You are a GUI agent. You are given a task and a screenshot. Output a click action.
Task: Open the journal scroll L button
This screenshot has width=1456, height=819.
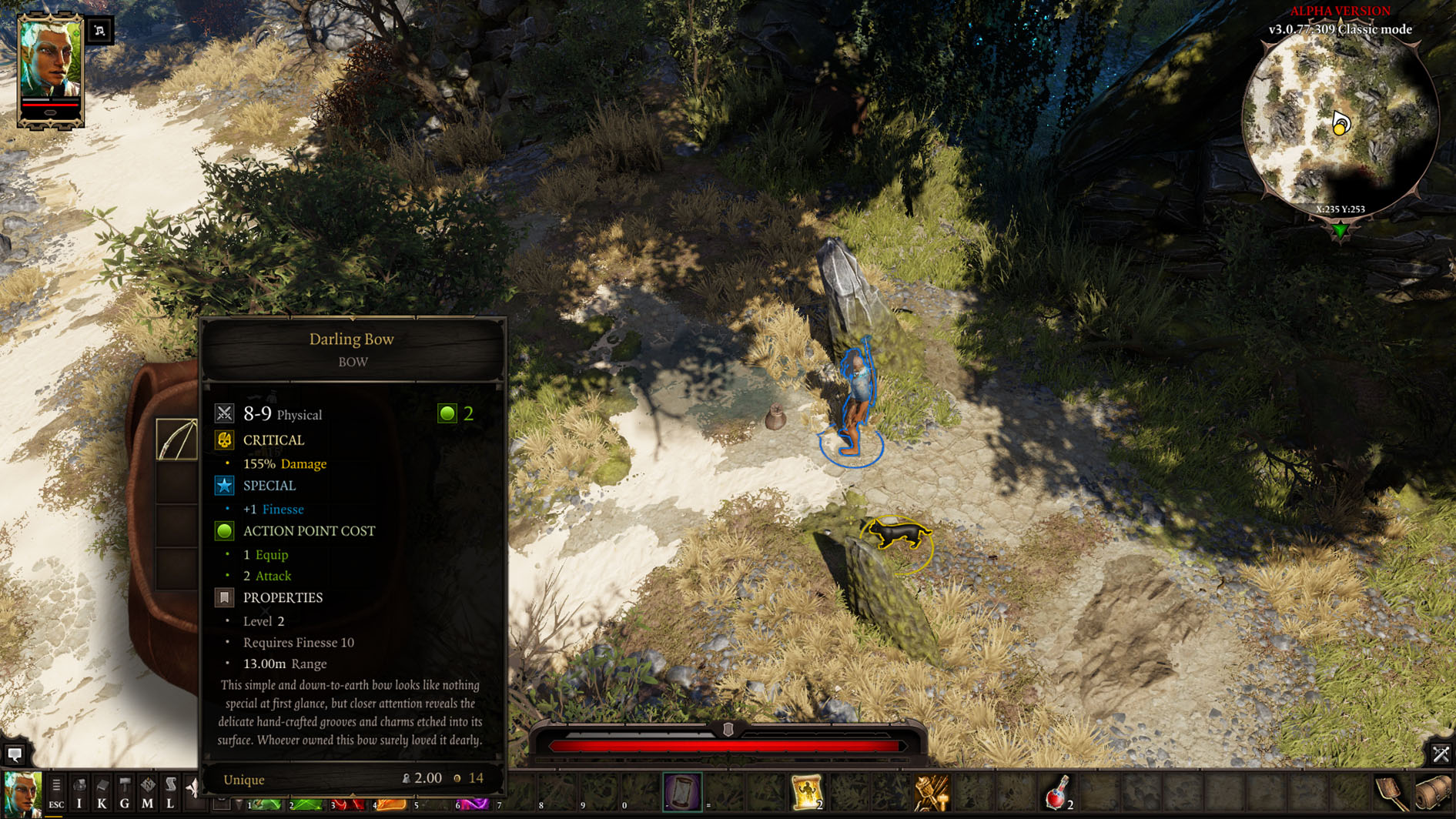(x=170, y=793)
